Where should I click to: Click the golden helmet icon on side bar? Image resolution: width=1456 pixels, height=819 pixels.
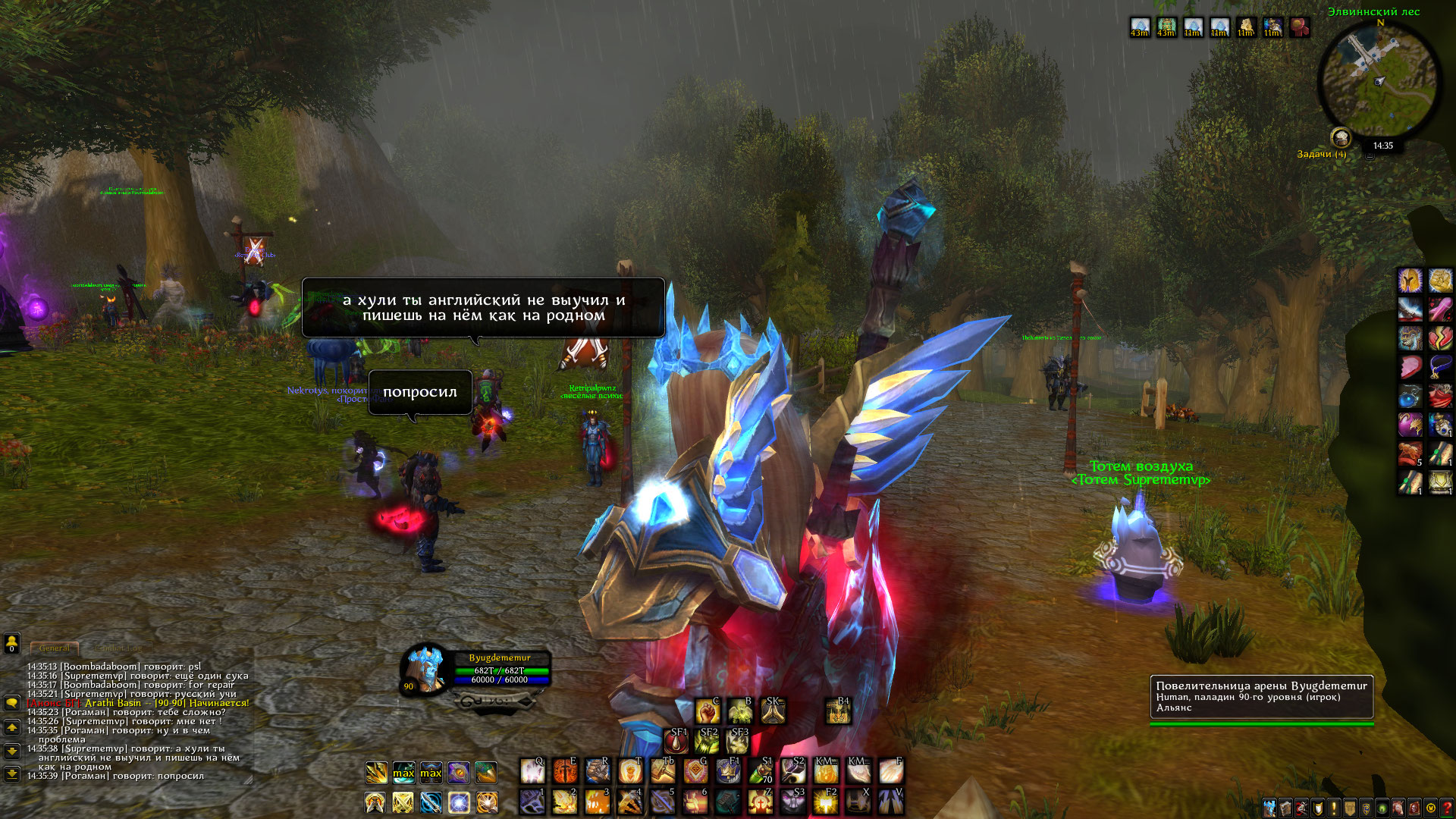(1410, 281)
